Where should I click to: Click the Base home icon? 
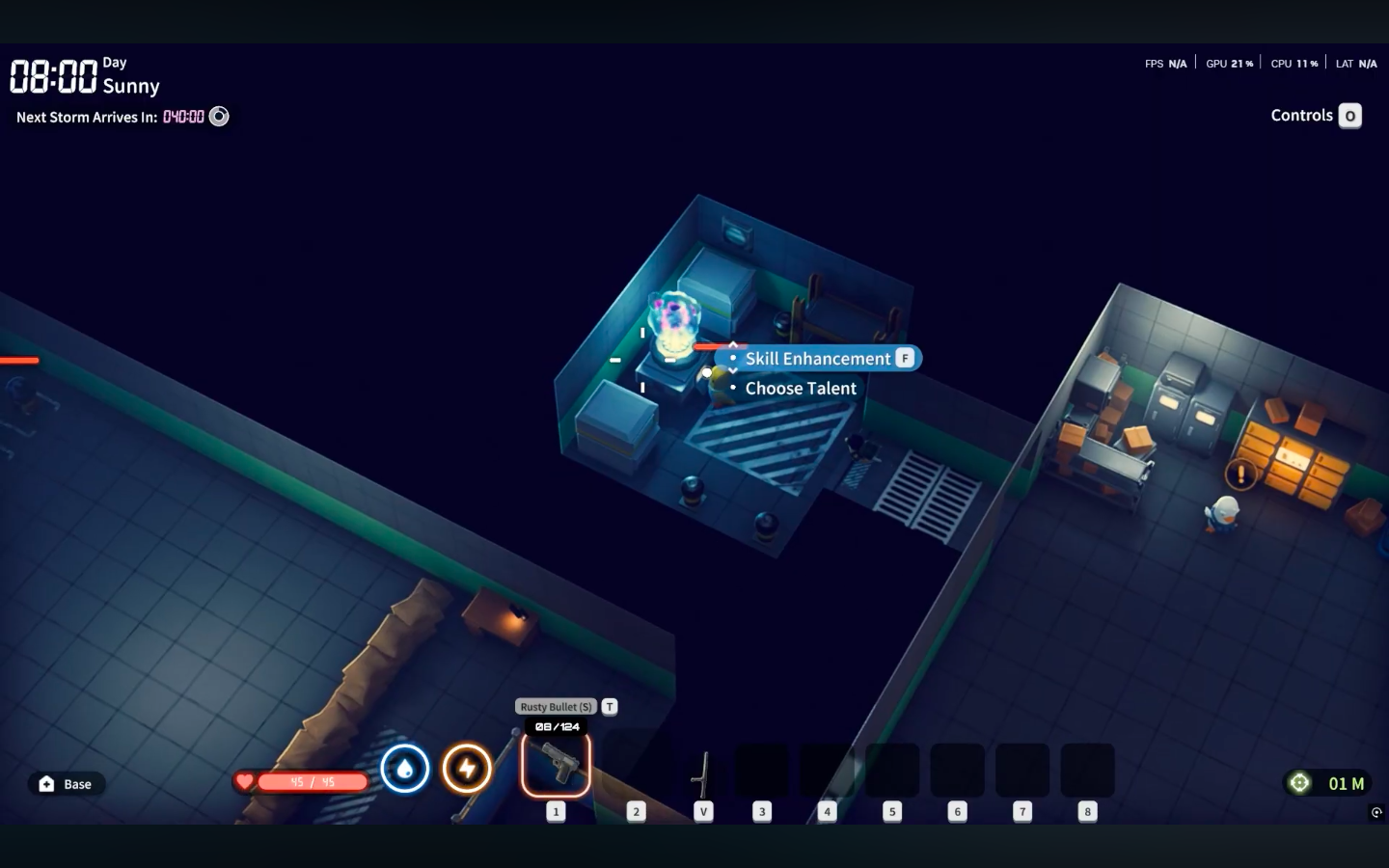[x=45, y=783]
